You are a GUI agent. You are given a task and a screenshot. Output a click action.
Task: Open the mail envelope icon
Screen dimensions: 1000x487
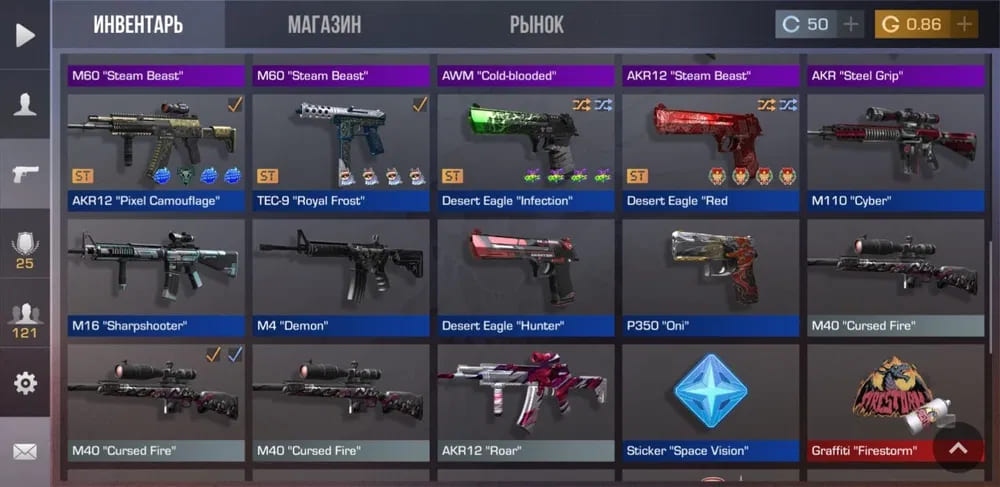(24, 452)
